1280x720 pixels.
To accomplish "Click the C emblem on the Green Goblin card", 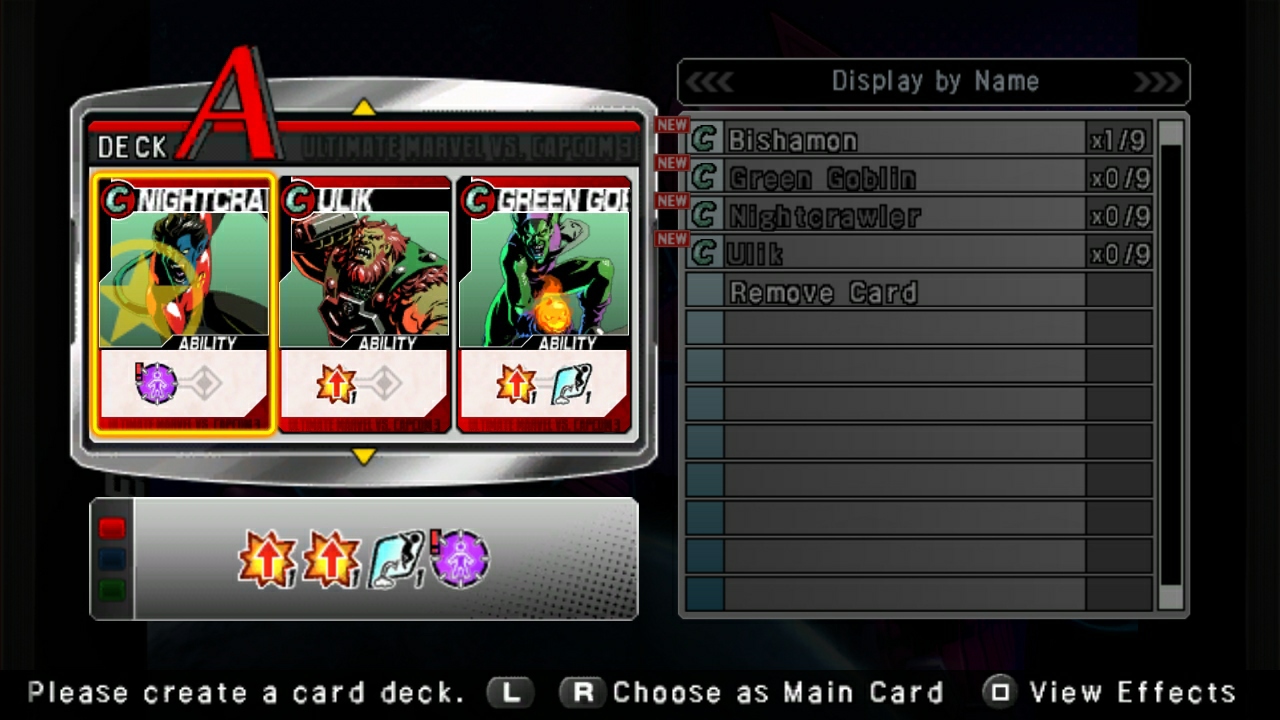I will pyautogui.click(x=478, y=200).
